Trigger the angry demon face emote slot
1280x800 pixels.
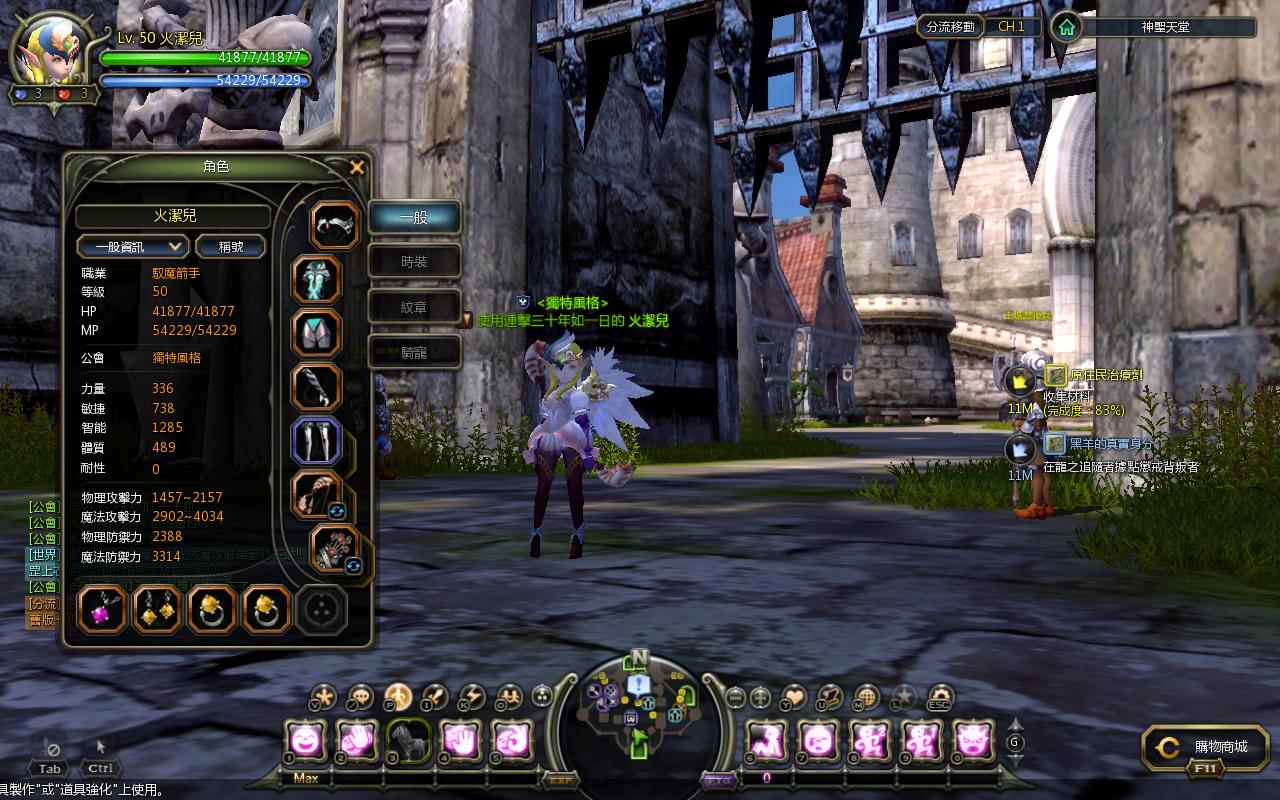coord(972,741)
